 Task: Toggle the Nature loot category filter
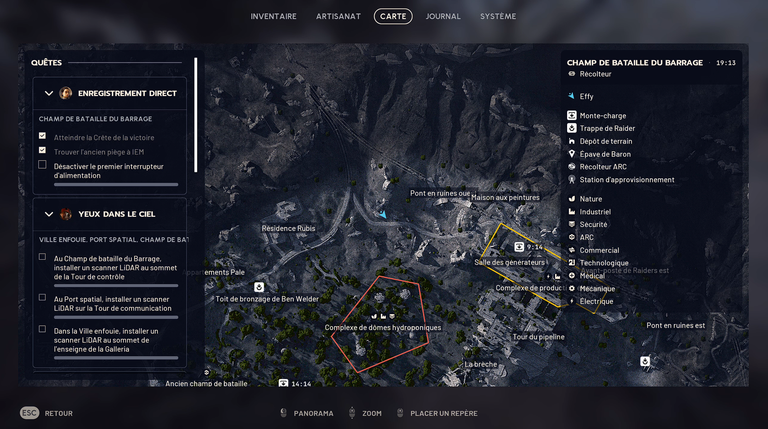click(591, 199)
